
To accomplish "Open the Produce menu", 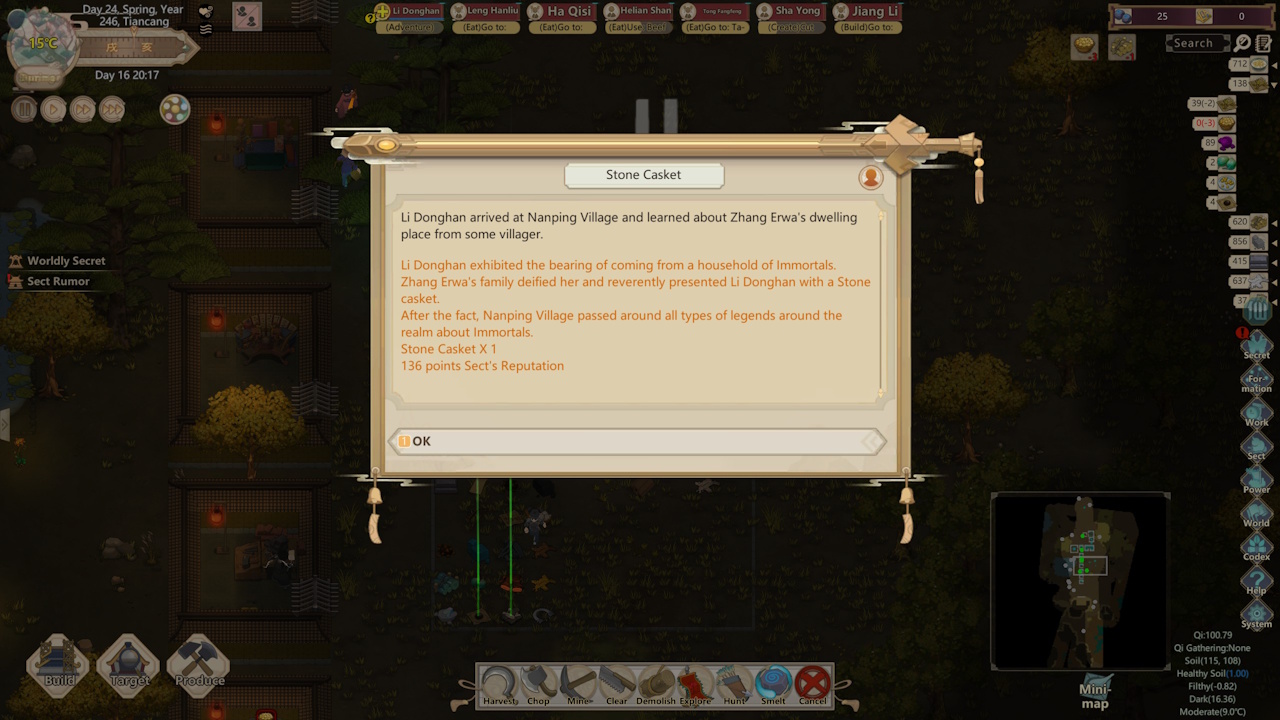I will pos(199,664).
